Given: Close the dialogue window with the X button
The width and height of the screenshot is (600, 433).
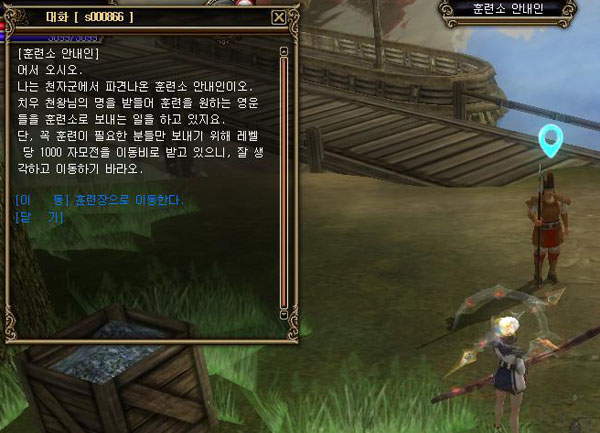Looking at the screenshot, I should coord(278,17).
